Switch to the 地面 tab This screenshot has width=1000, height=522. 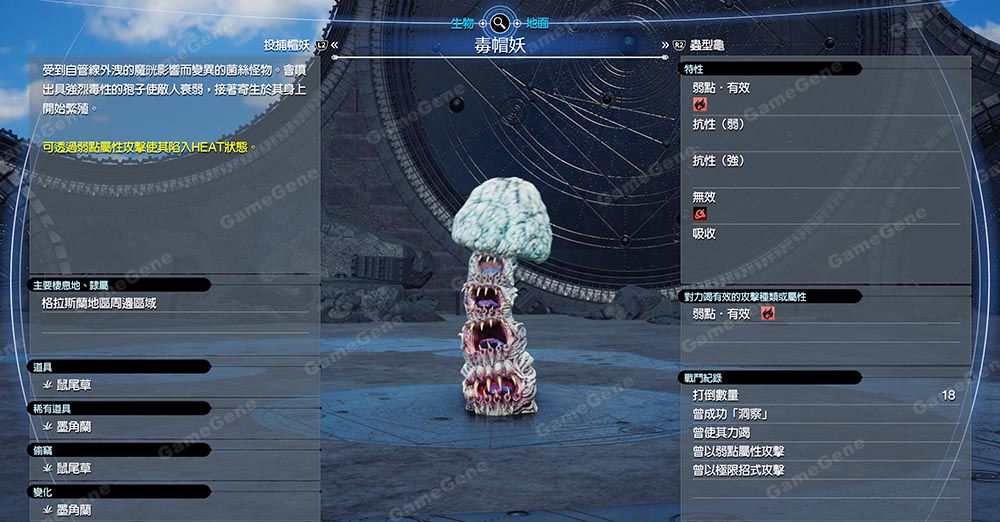click(x=537, y=22)
